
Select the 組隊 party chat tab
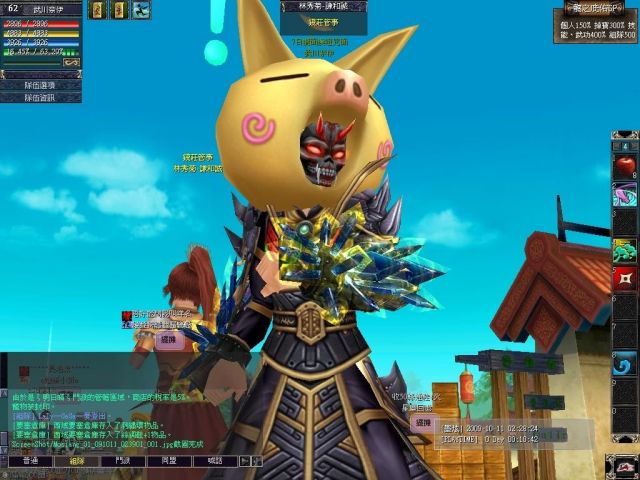click(x=77, y=461)
